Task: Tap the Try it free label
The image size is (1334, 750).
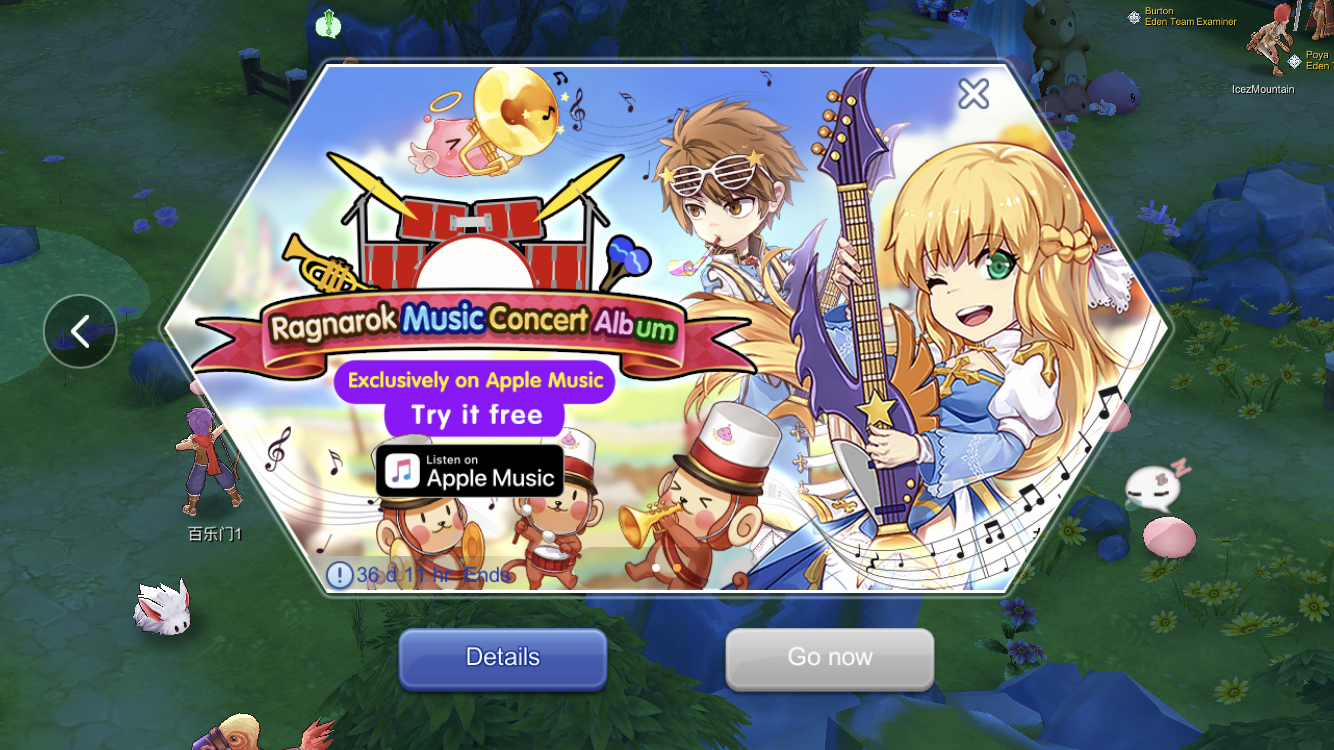Action: [476, 415]
